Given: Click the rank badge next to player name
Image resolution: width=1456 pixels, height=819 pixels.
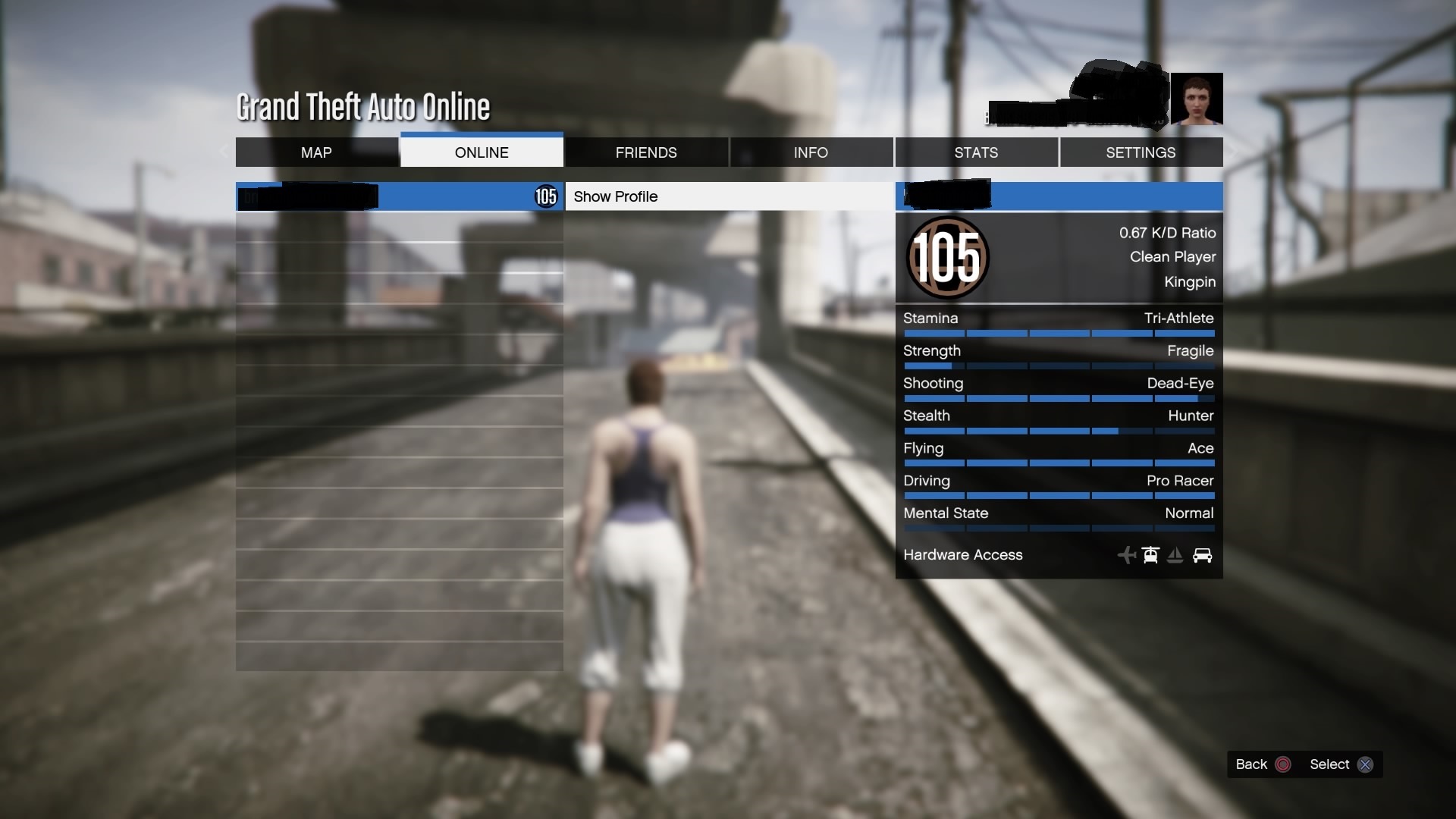Looking at the screenshot, I should (545, 196).
